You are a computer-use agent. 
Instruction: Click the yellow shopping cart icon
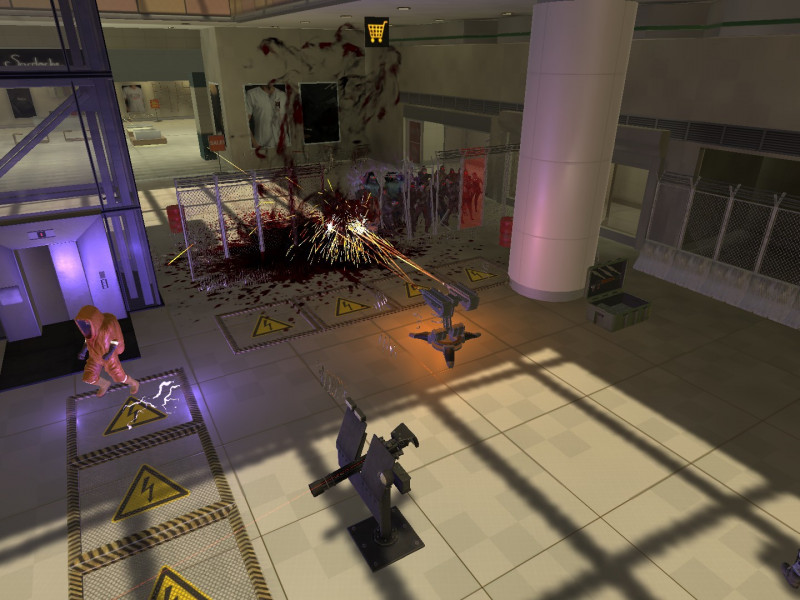377,31
